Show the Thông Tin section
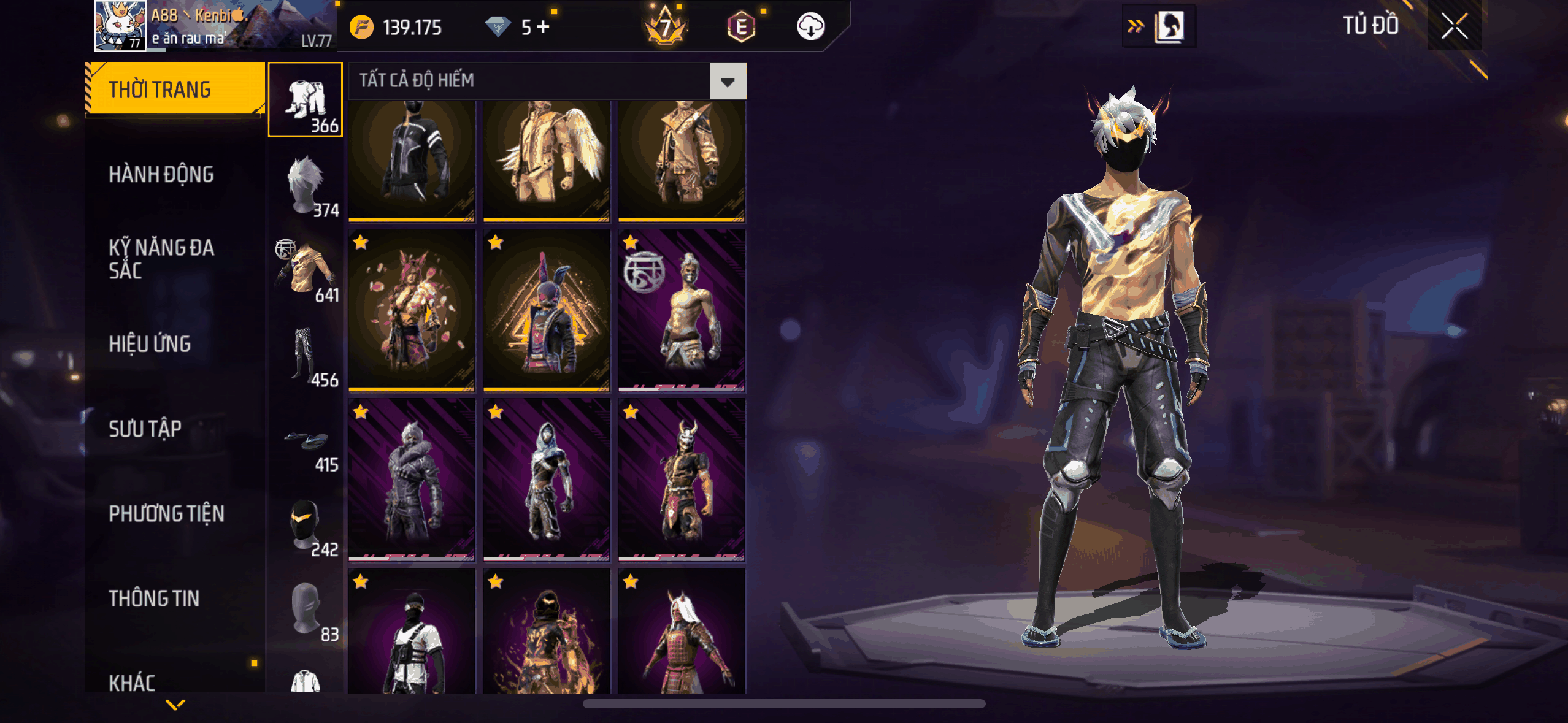The height and width of the screenshot is (723, 1568). 154,599
